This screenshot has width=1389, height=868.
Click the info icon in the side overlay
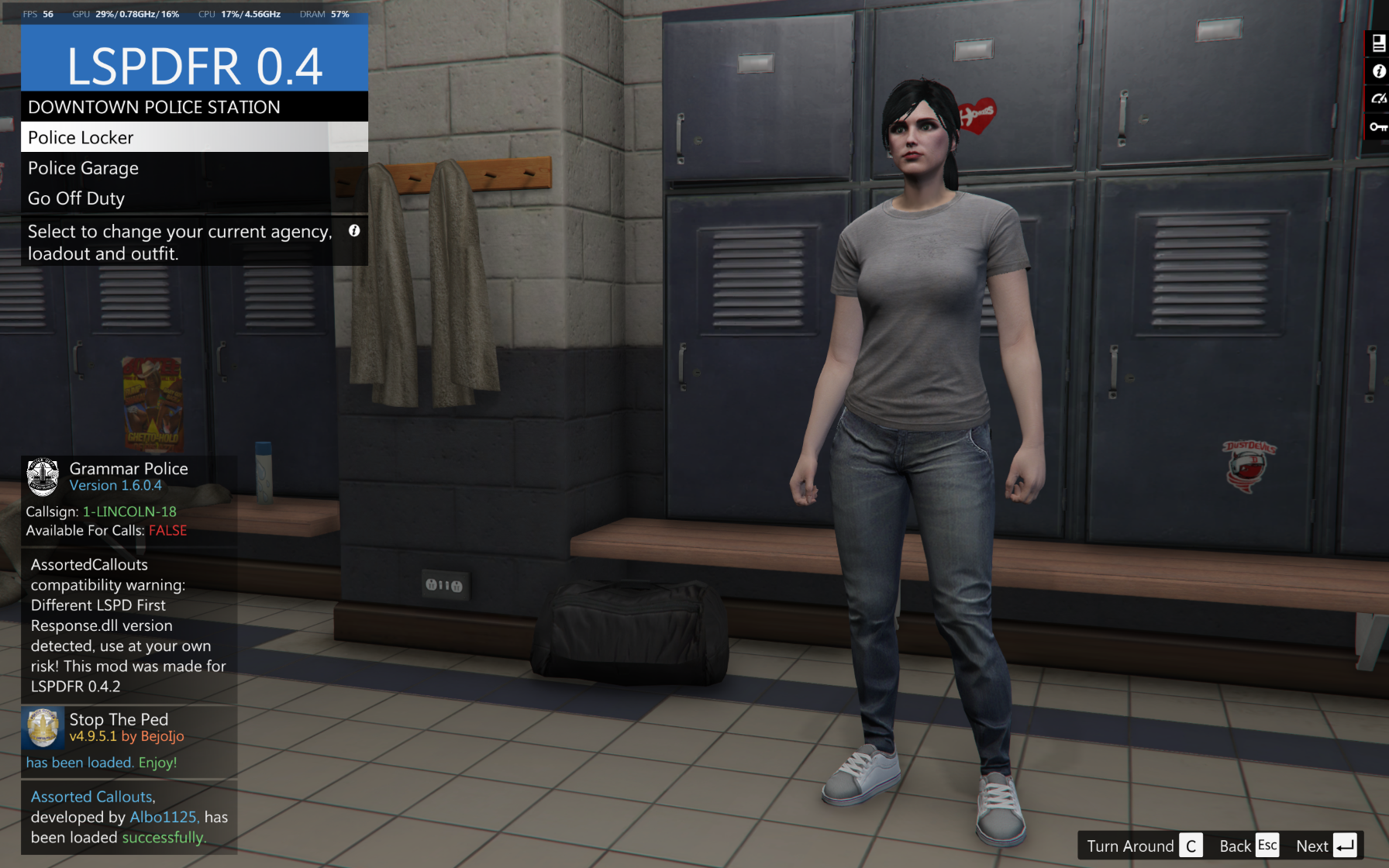pos(1378,71)
